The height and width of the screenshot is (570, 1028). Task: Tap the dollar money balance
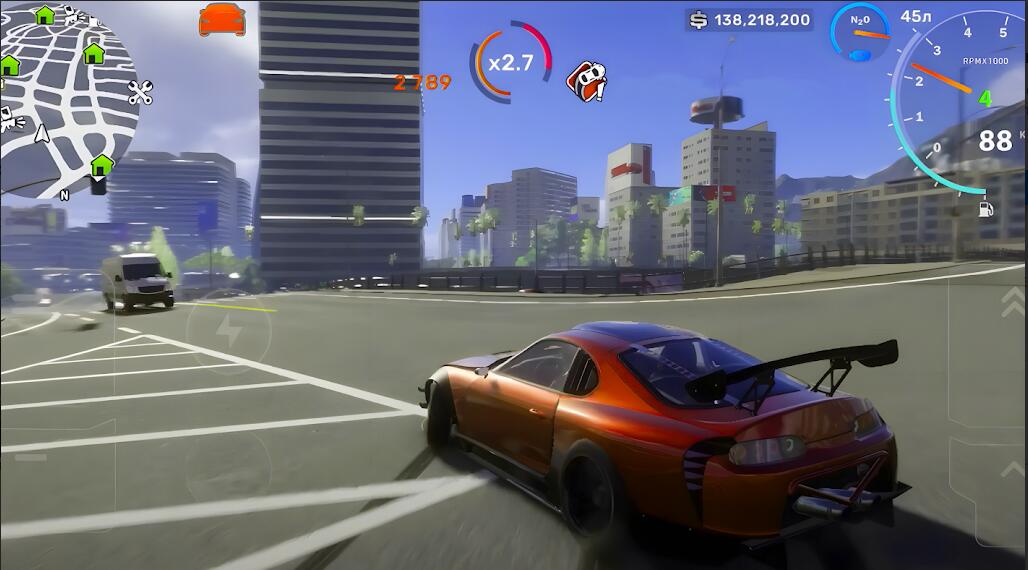749,20
